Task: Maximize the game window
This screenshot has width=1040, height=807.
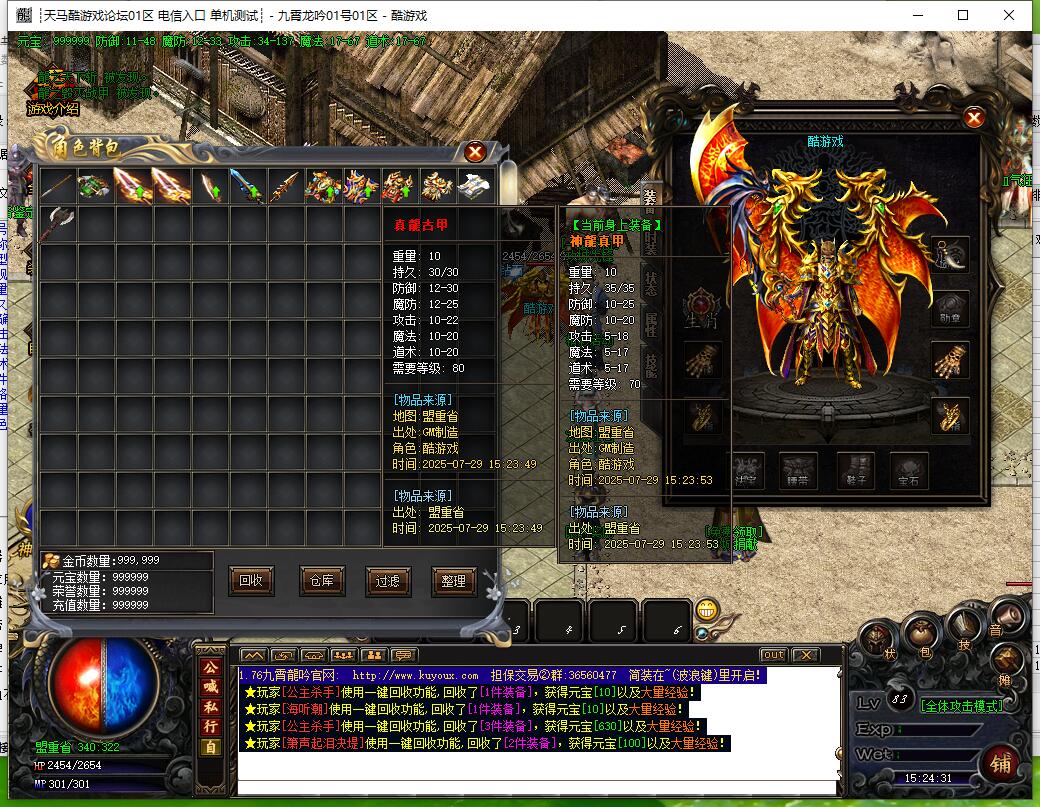Action: (x=963, y=15)
